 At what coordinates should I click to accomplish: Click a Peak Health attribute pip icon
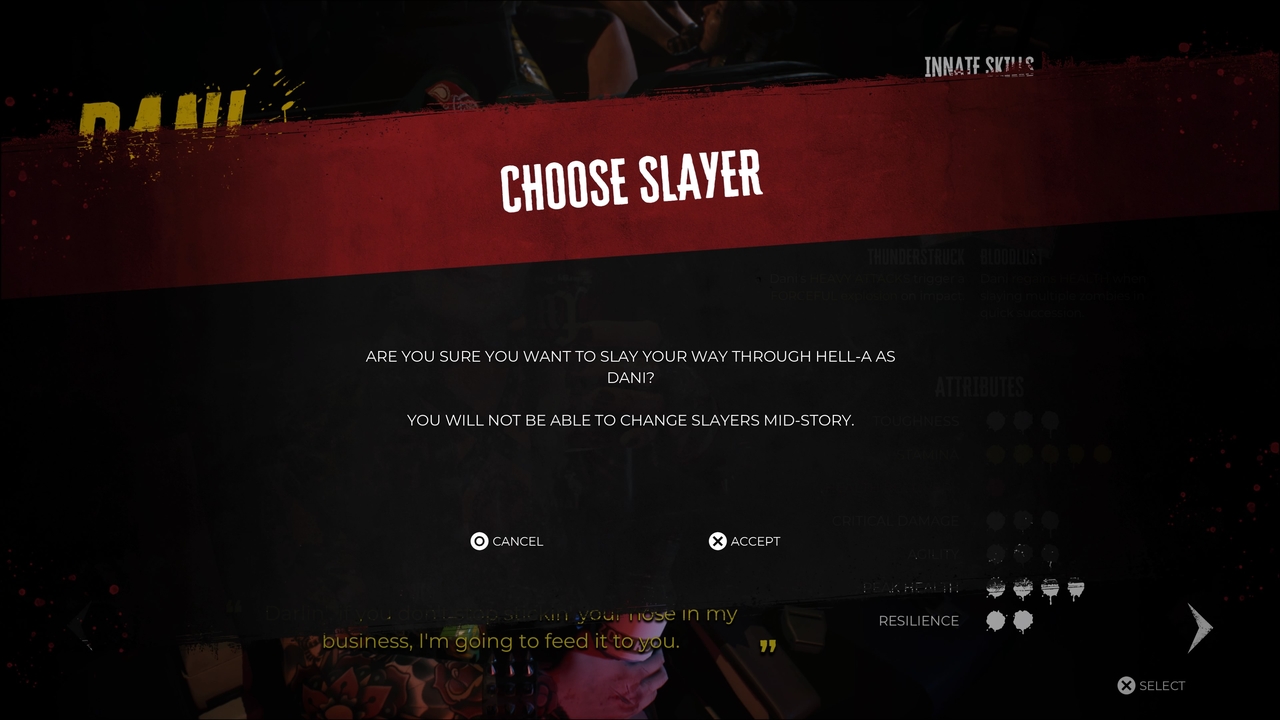[x=995, y=588]
